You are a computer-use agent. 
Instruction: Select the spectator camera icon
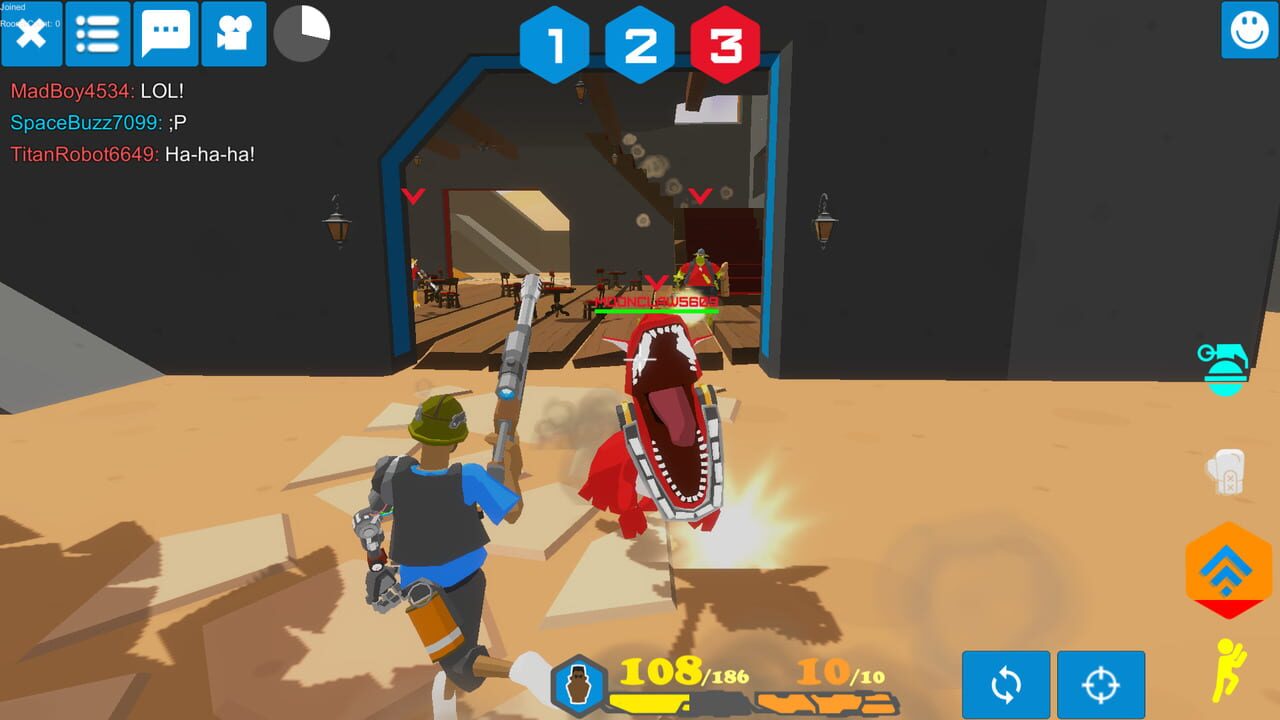pos(233,33)
